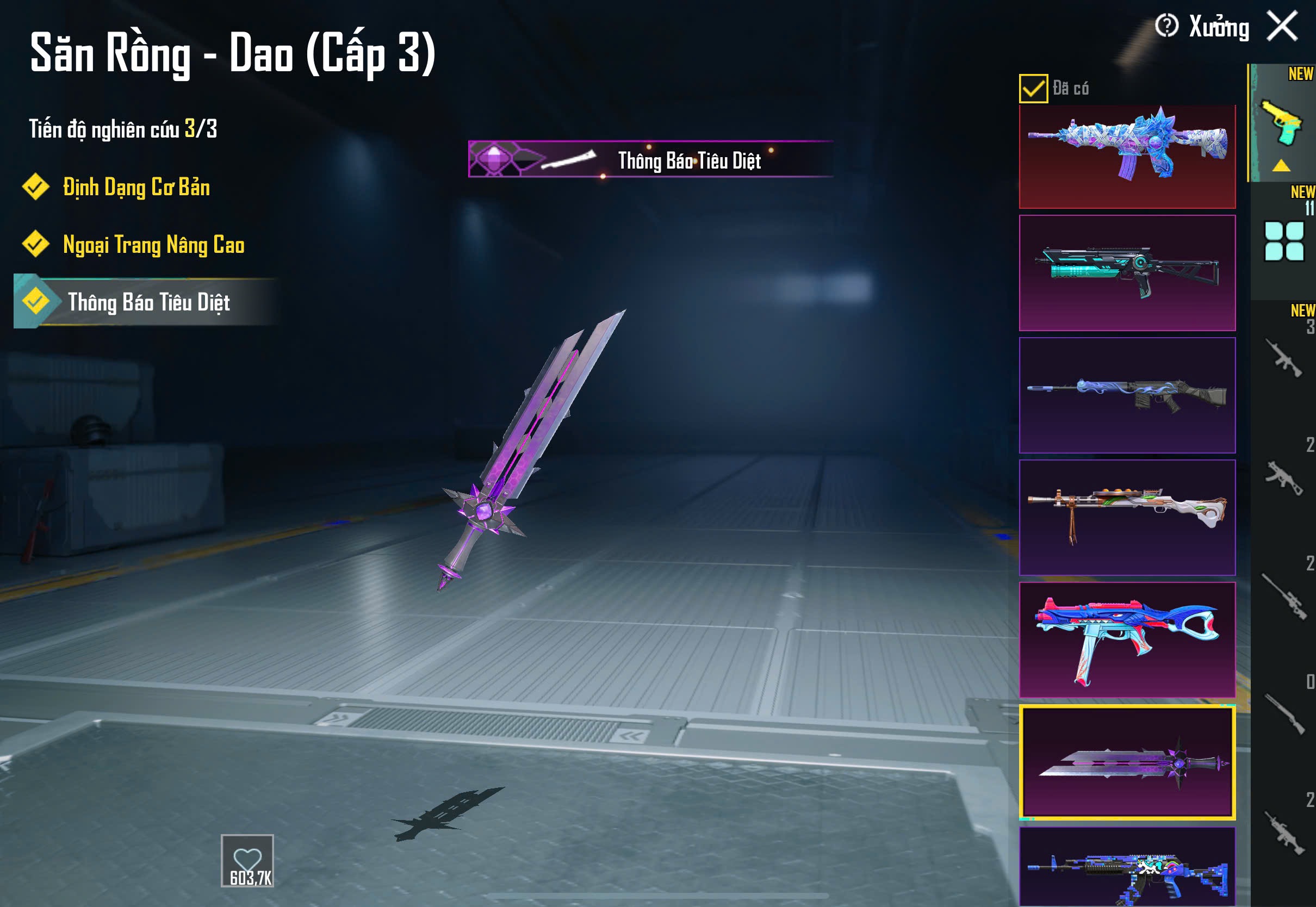Select the white and gold machine gun skin
This screenshot has height=907, width=1316.
[x=1127, y=517]
